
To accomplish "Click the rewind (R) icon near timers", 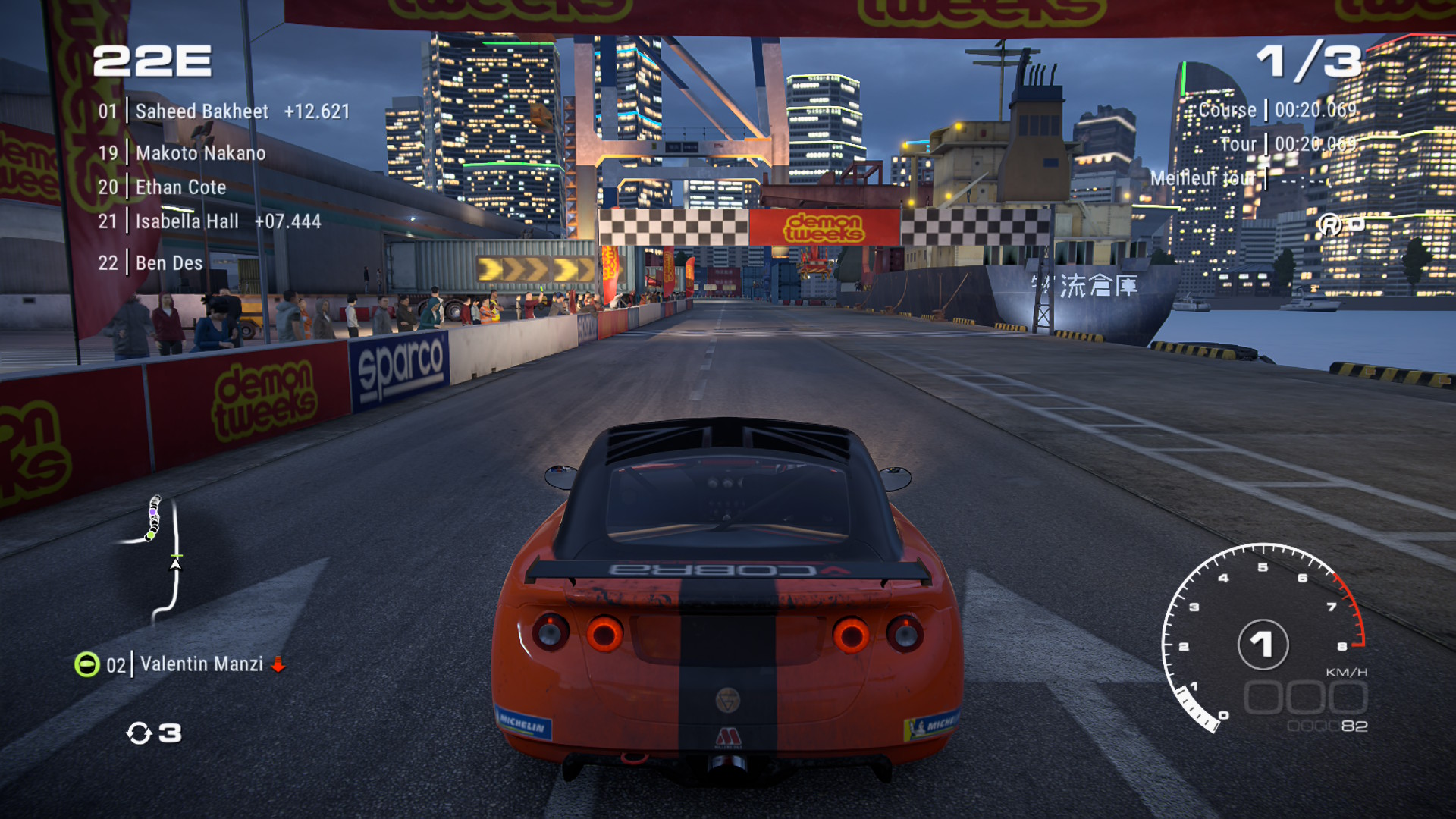I will point(1329,224).
